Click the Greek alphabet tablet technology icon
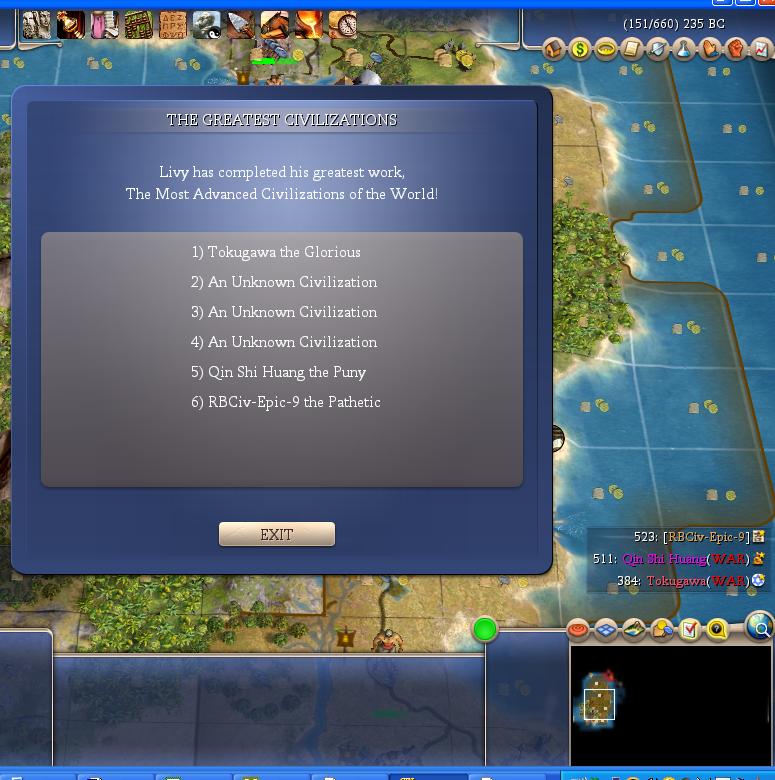This screenshot has height=780, width=775. tap(172, 24)
